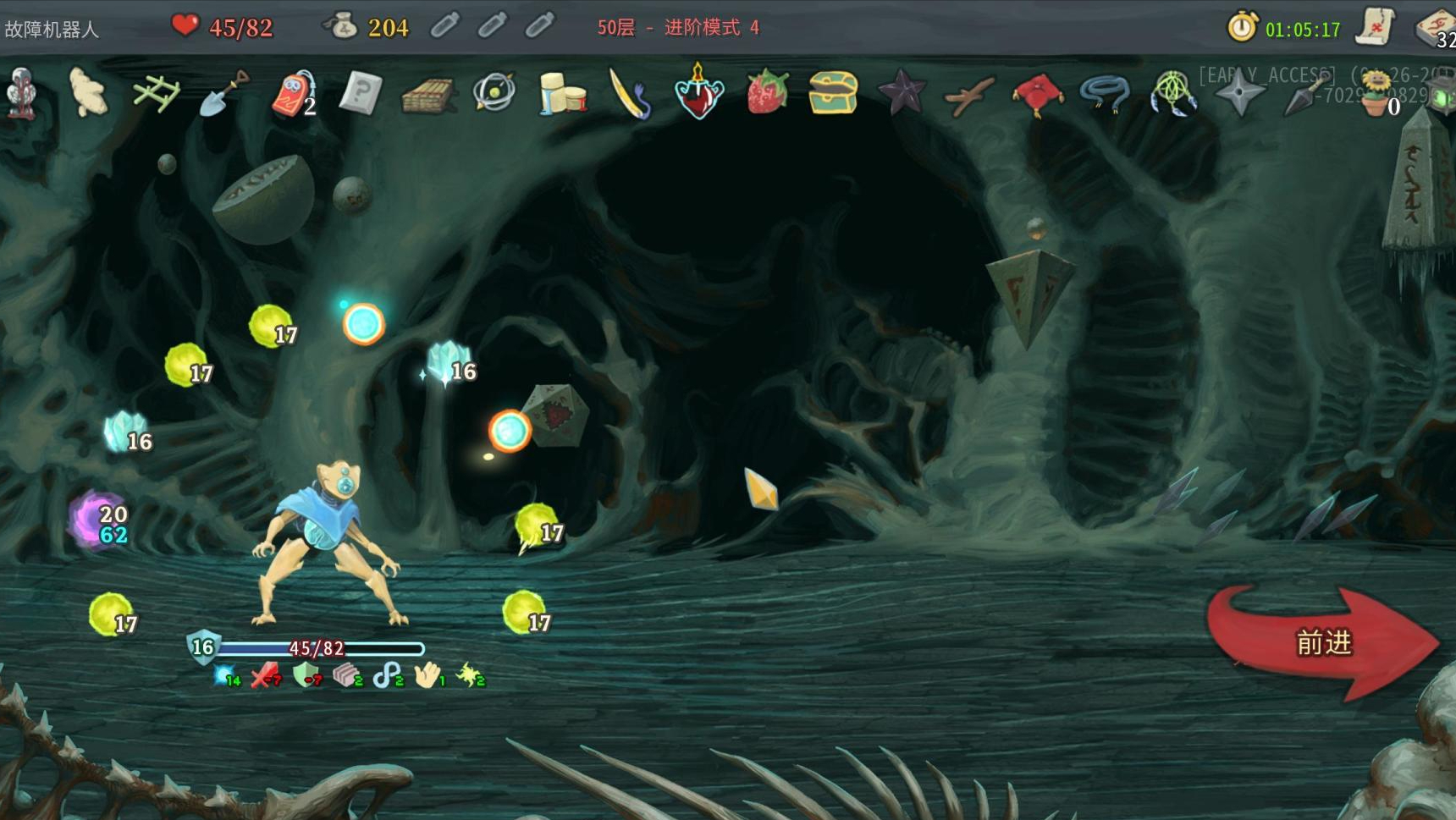Screen dimensions: 1456x820
Task: Click the feather quill relic
Action: 631,93
